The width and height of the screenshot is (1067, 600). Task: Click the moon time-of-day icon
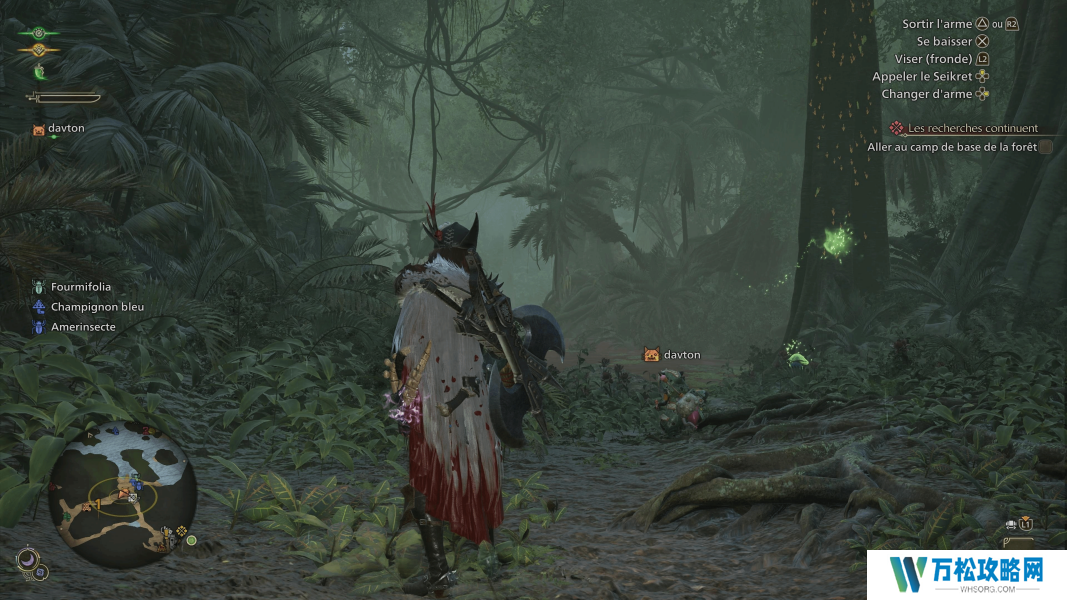tap(27, 561)
